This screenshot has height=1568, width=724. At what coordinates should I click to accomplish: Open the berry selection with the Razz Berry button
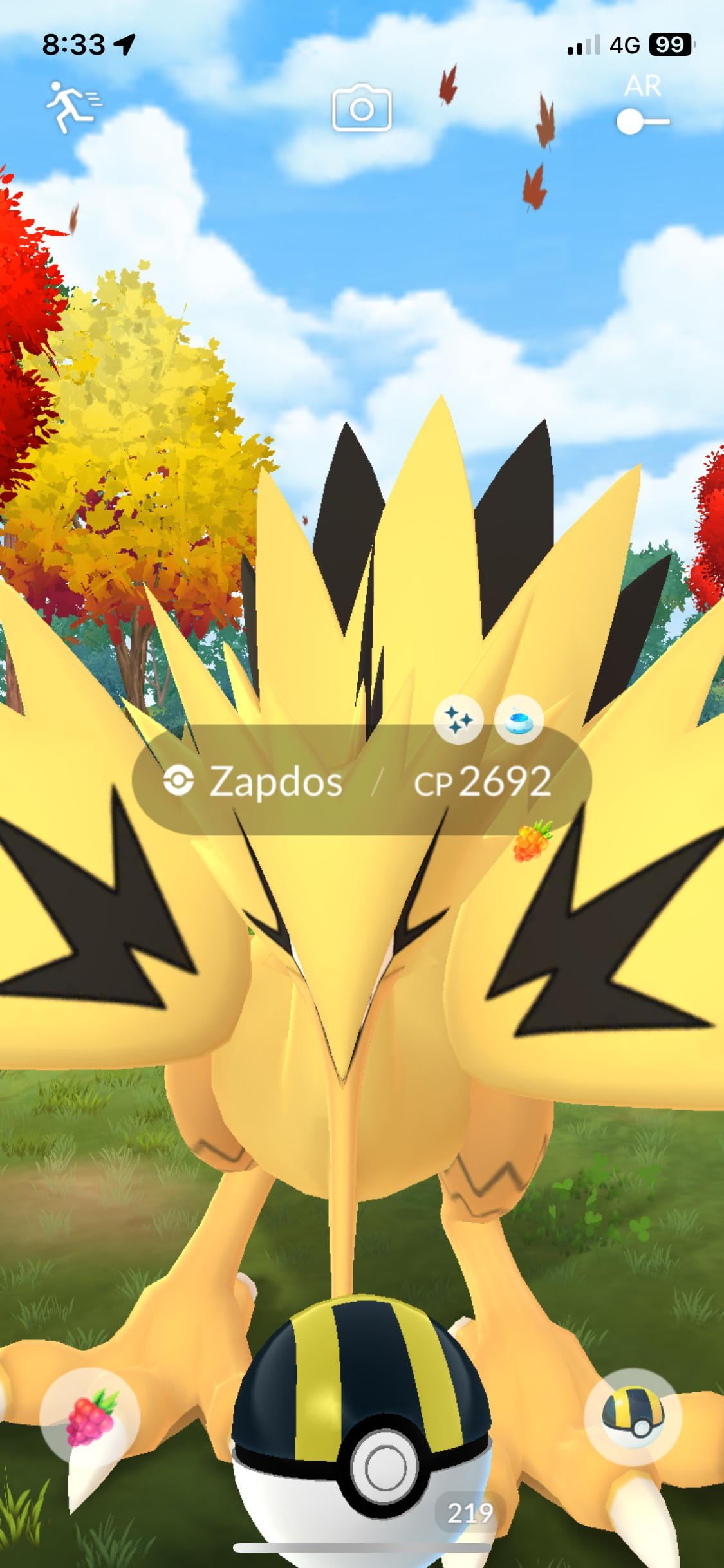[90, 1417]
